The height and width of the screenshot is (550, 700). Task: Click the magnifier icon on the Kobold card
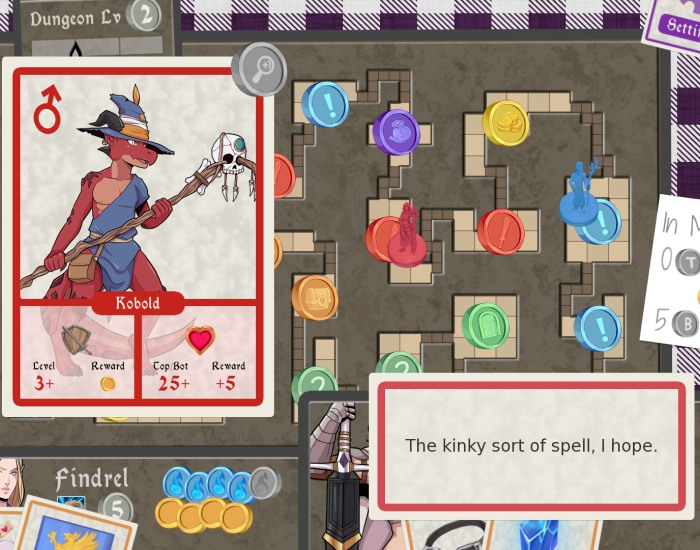pos(259,69)
